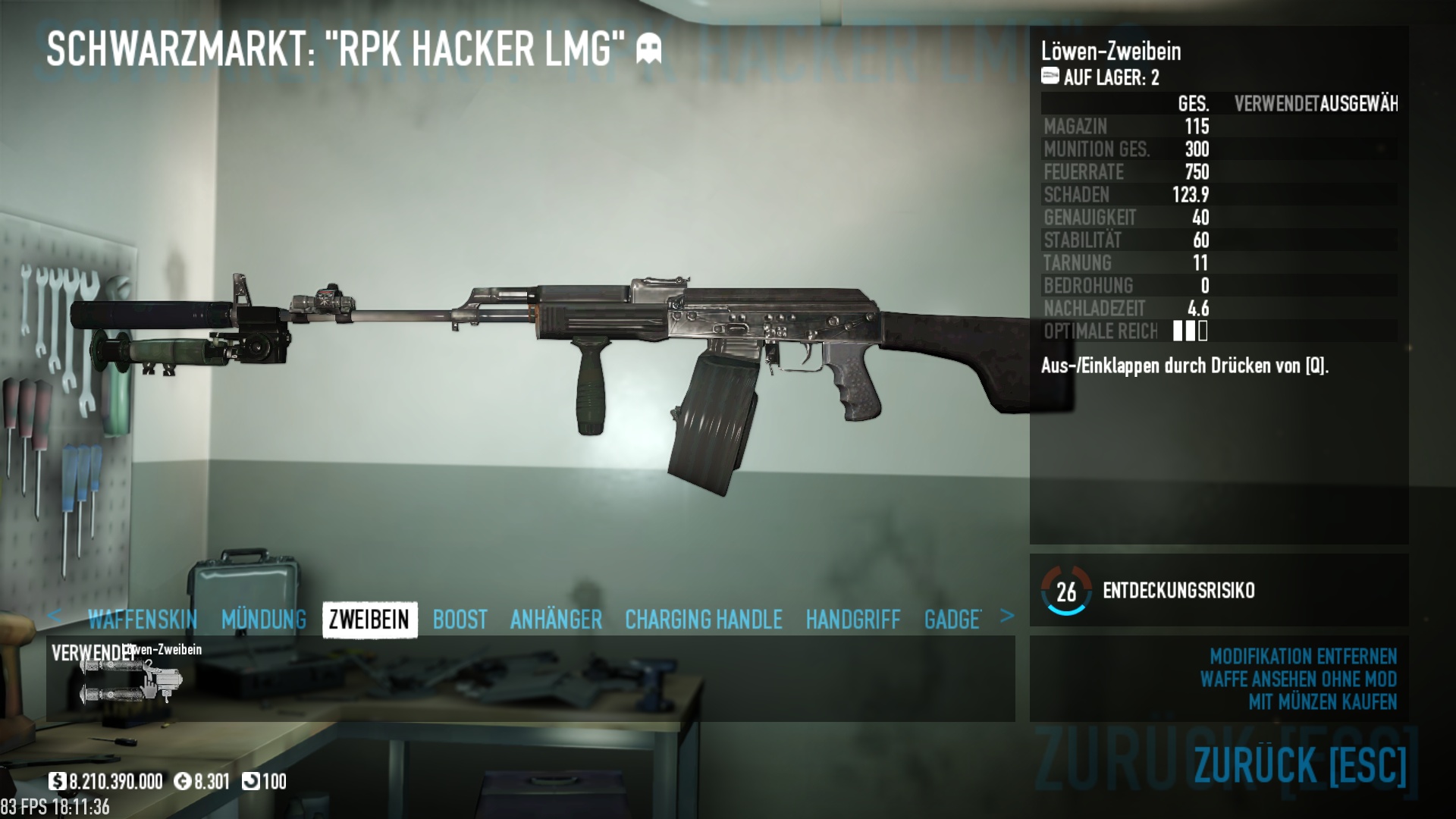Choose Modifikation entfernen
This screenshot has height=819, width=1456.
(x=1303, y=656)
